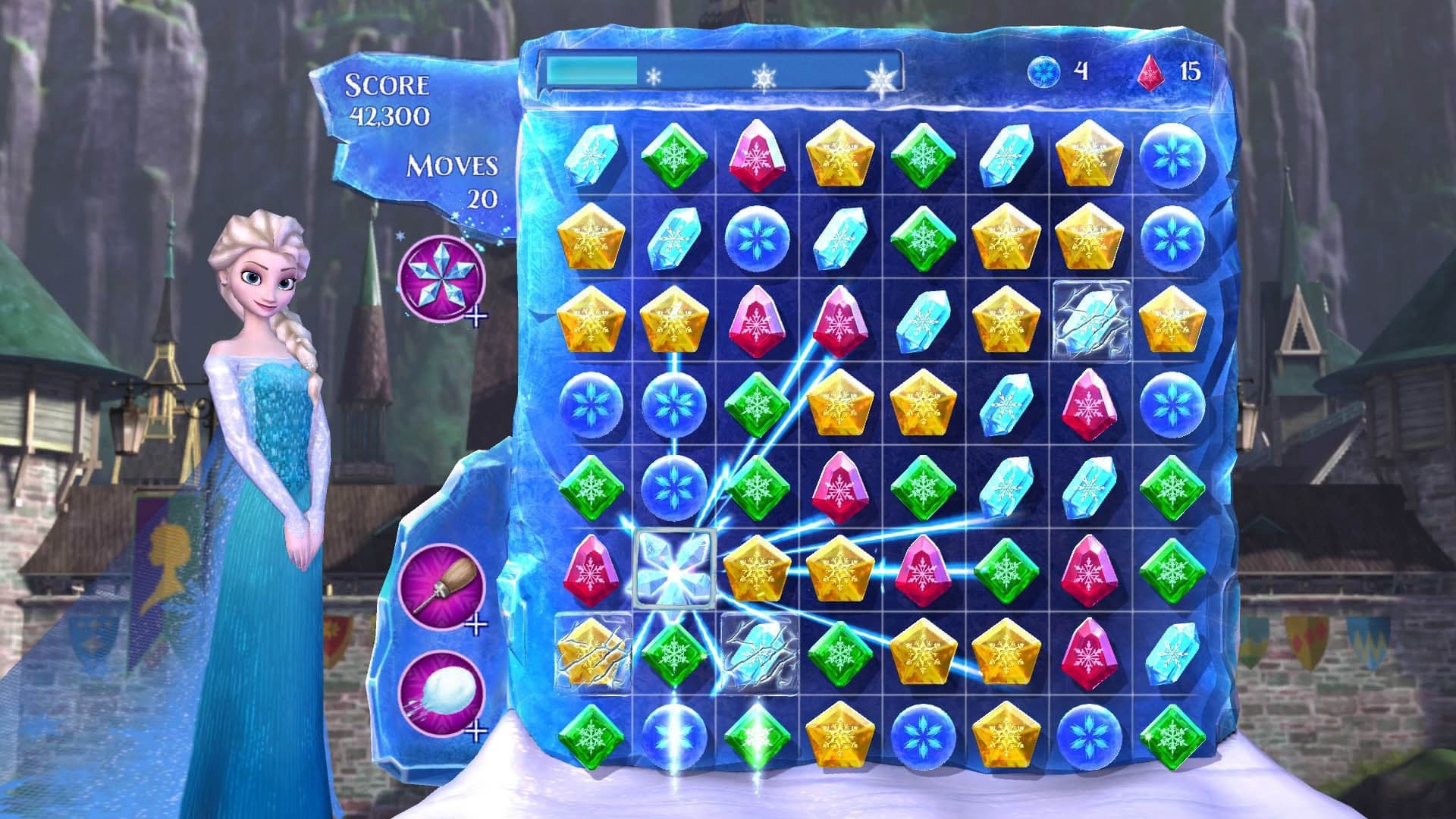Screen dimensions: 1456x819
Task: Toggle the middle snowflake marker on the progress bar
Action: click(764, 76)
